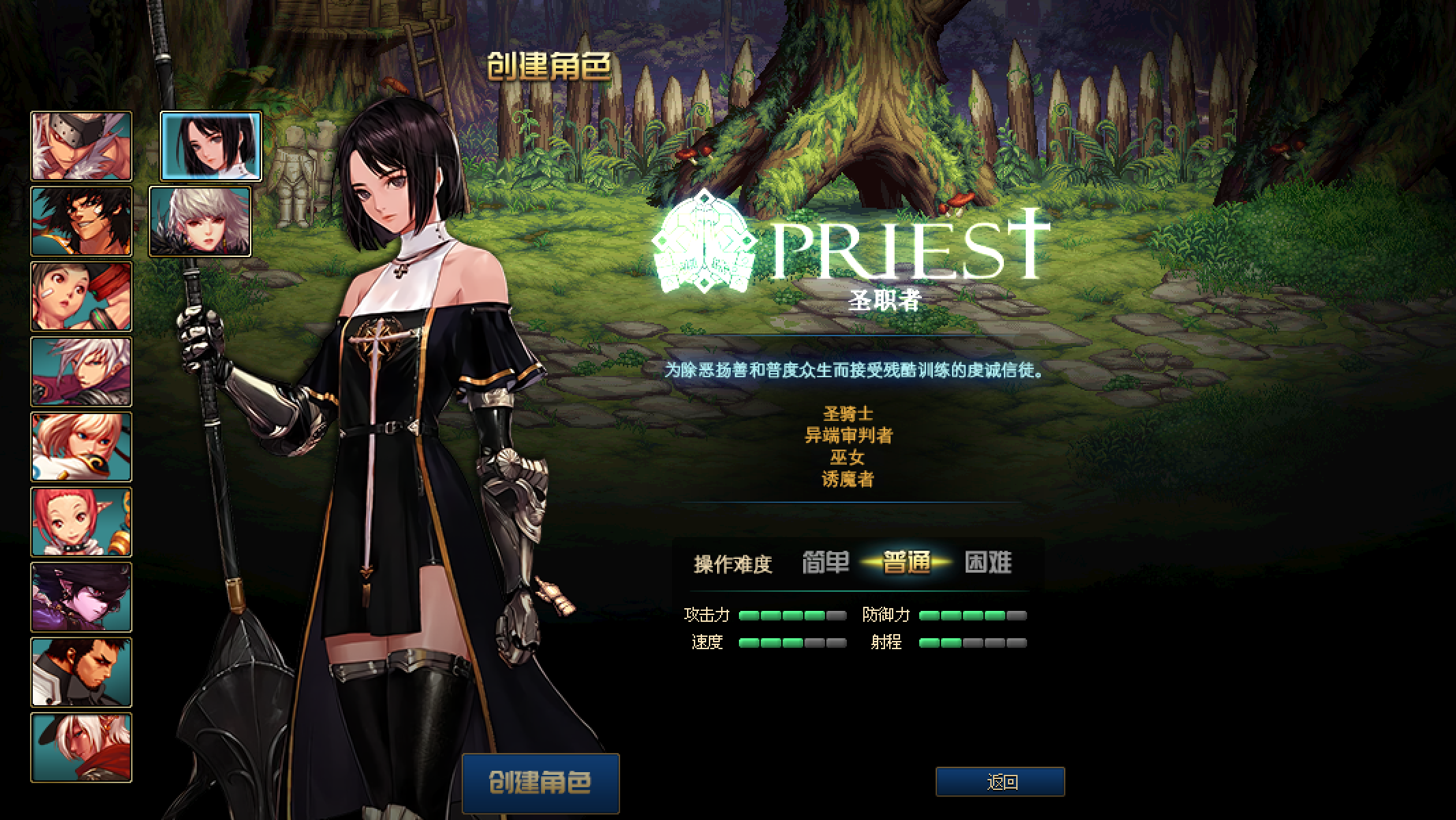Select 困难 (Hard) operation difficulty
Viewport: 1456px width, 820px height.
pos(987,562)
